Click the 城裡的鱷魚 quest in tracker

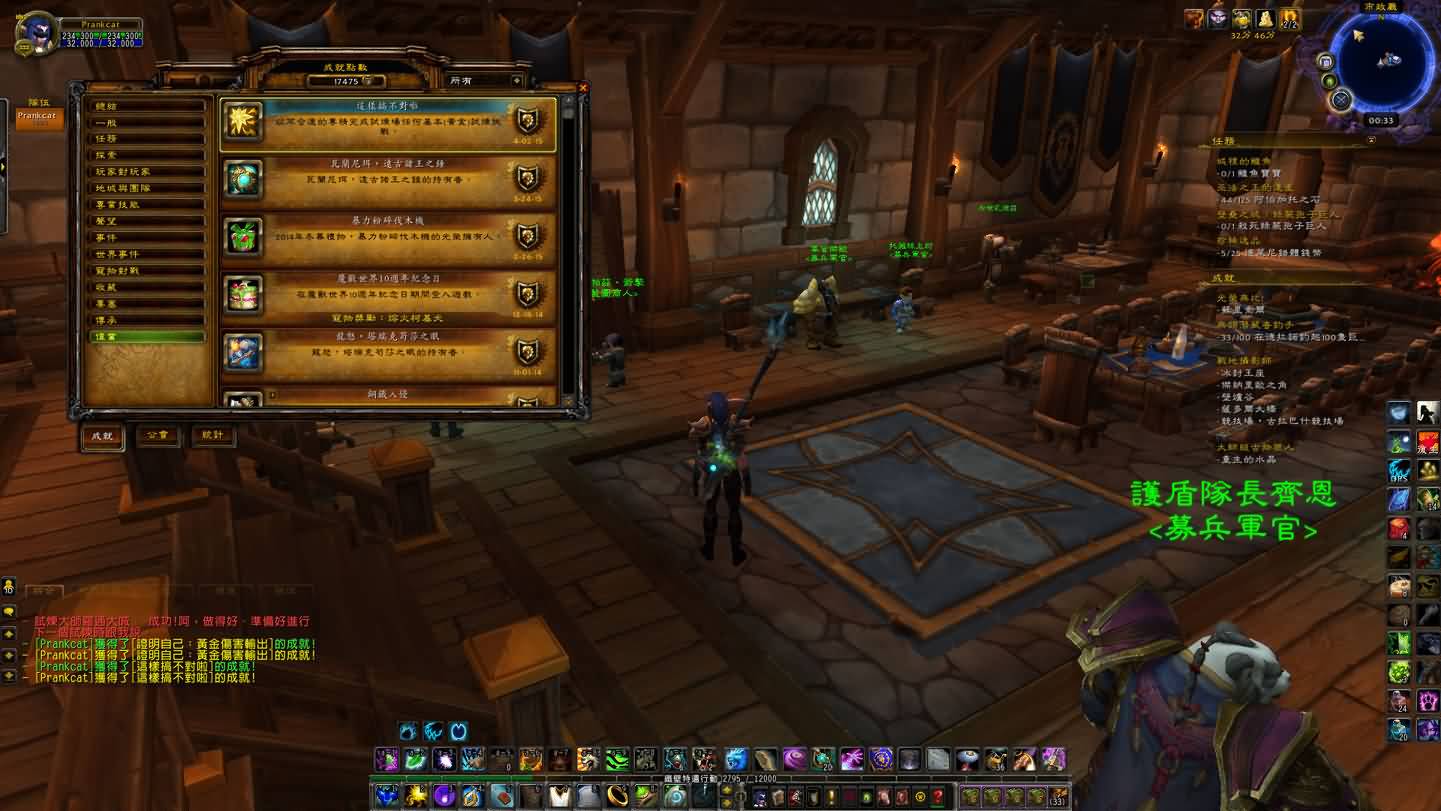click(1242, 160)
